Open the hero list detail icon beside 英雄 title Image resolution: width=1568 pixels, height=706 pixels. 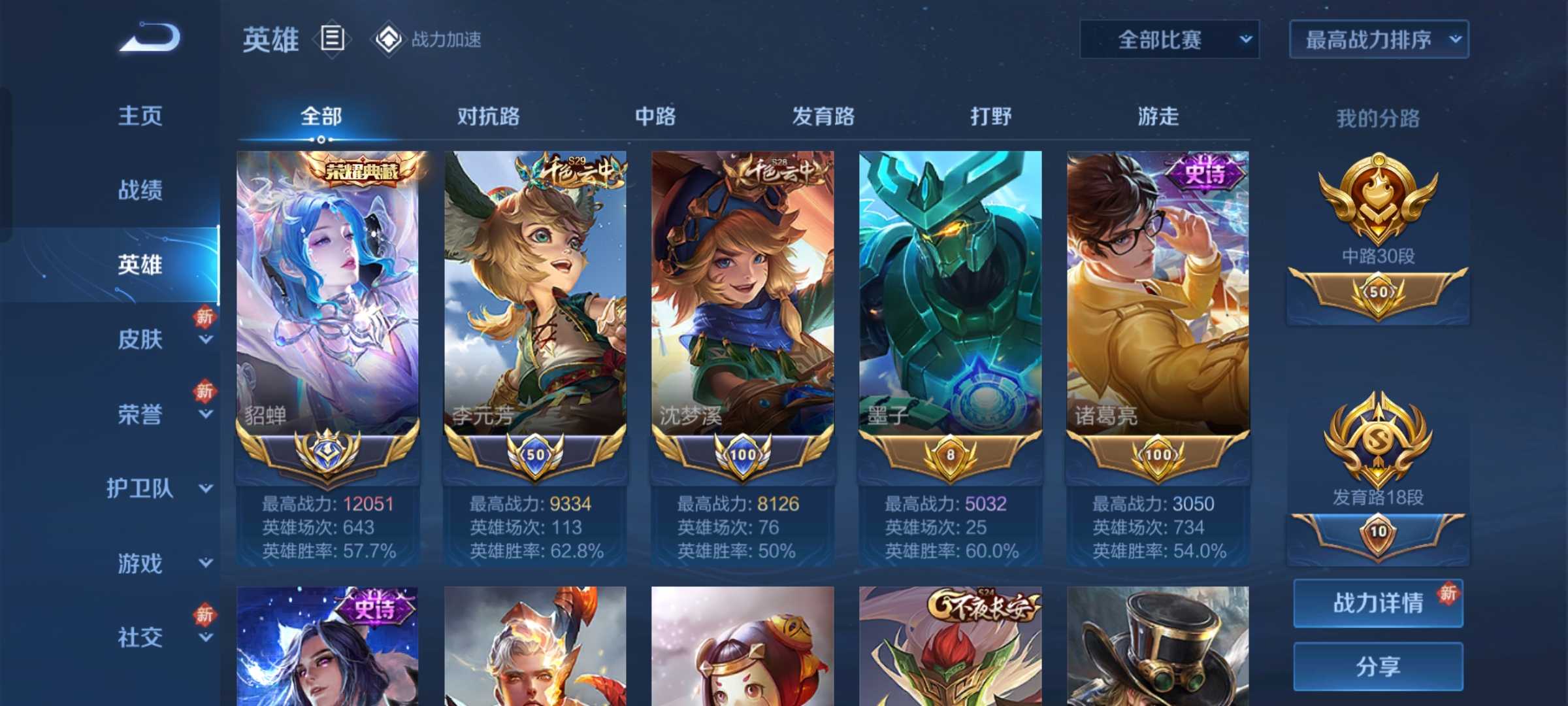[333, 39]
